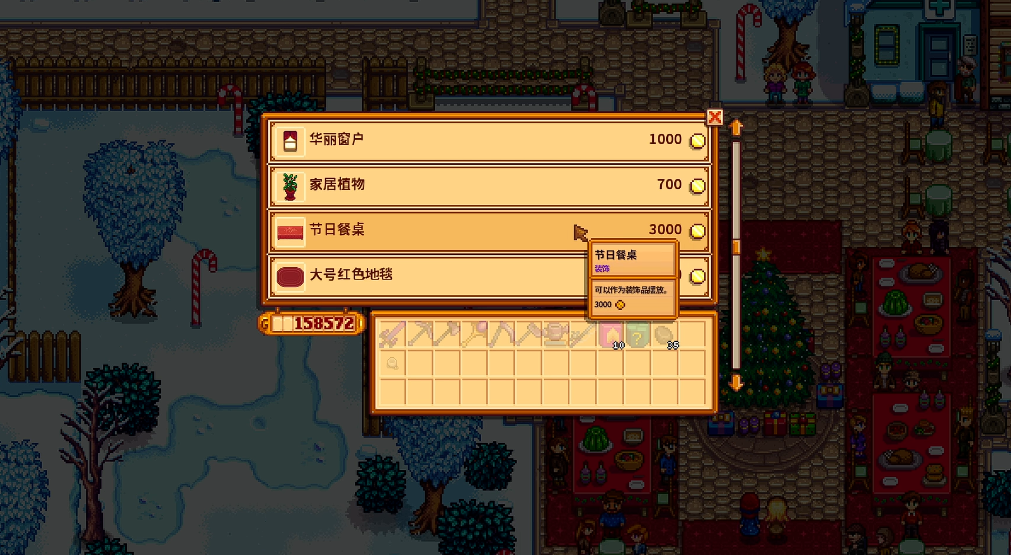
Task: Choose the green question mark item
Action: (x=636, y=336)
